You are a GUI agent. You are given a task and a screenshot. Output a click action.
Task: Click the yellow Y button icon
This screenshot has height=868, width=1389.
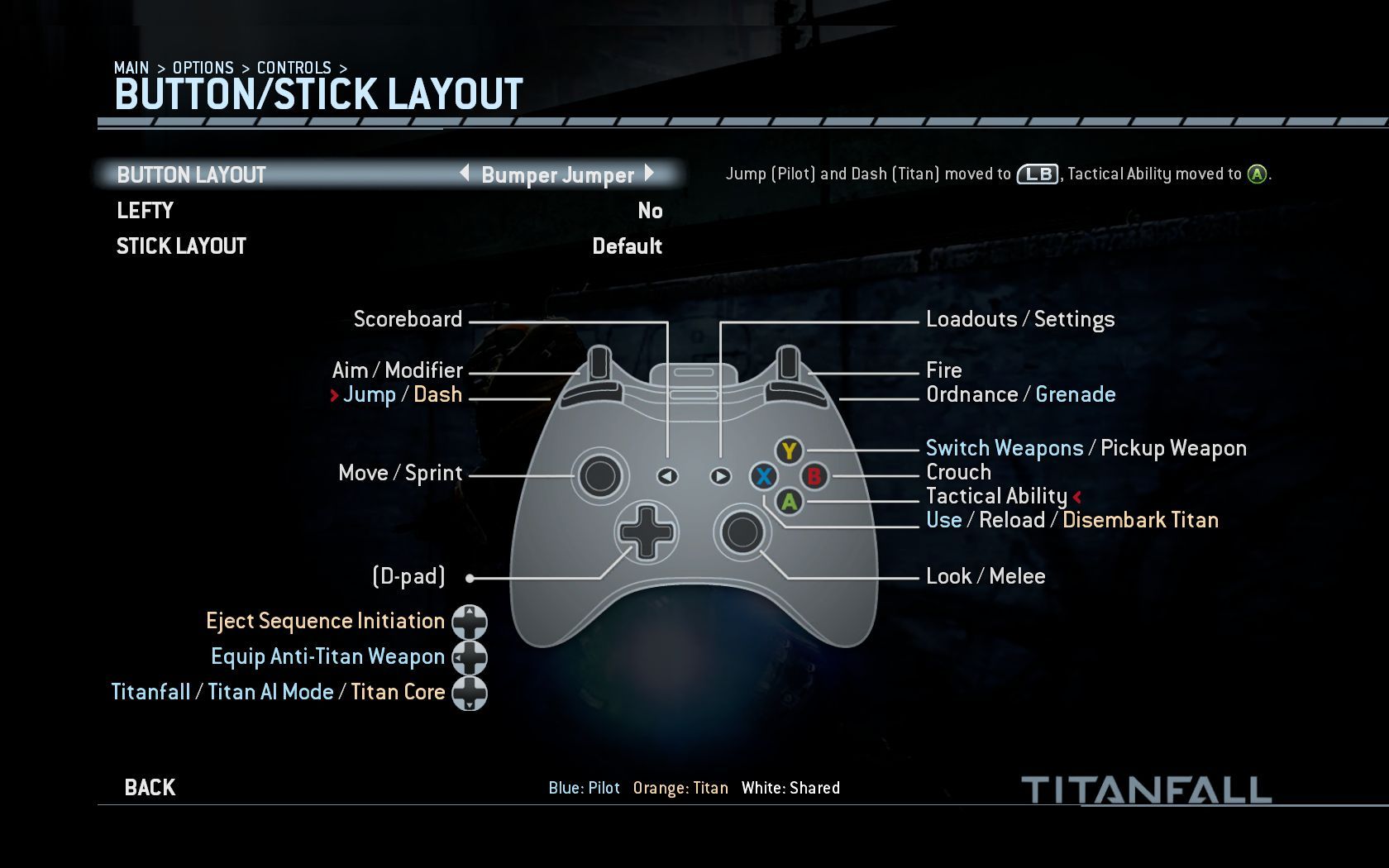788,451
